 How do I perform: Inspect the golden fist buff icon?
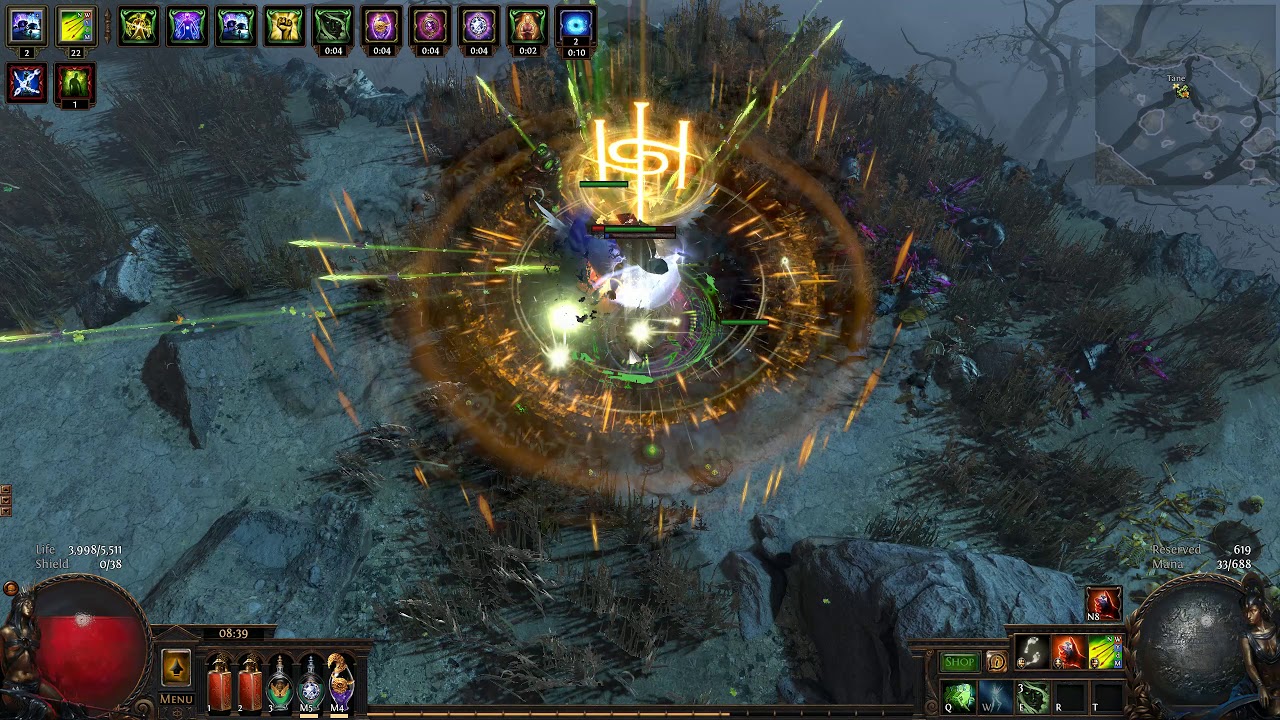coord(284,26)
